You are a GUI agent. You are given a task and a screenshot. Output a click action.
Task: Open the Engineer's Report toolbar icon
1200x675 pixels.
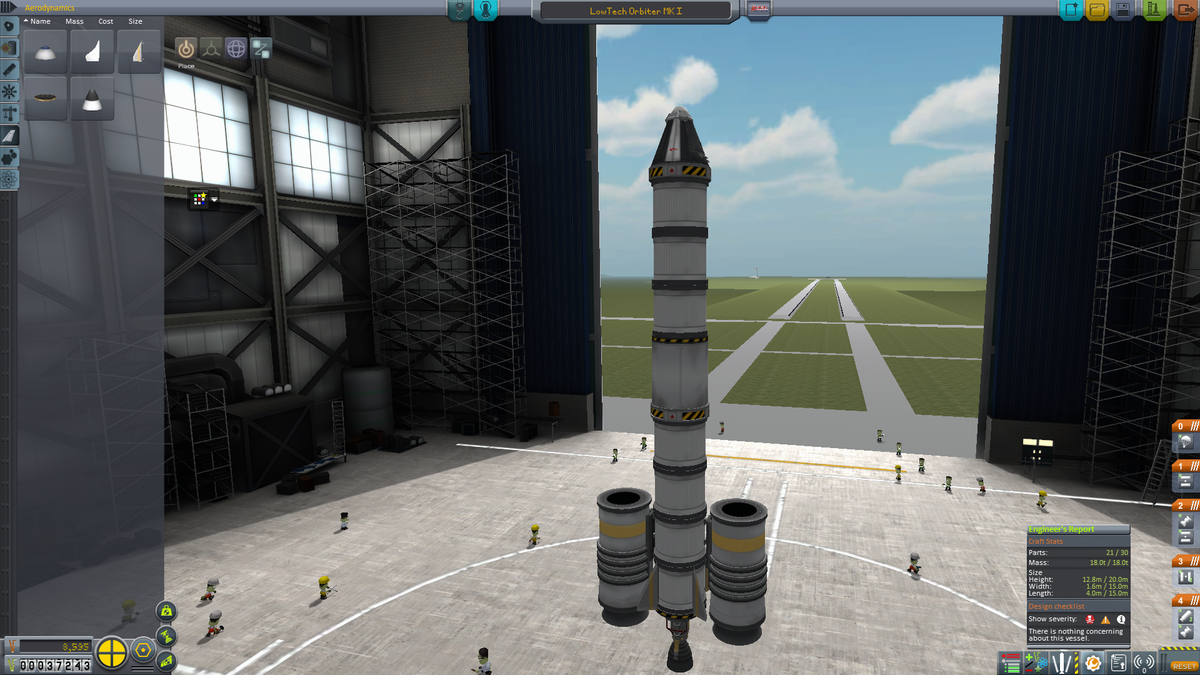tap(1093, 663)
